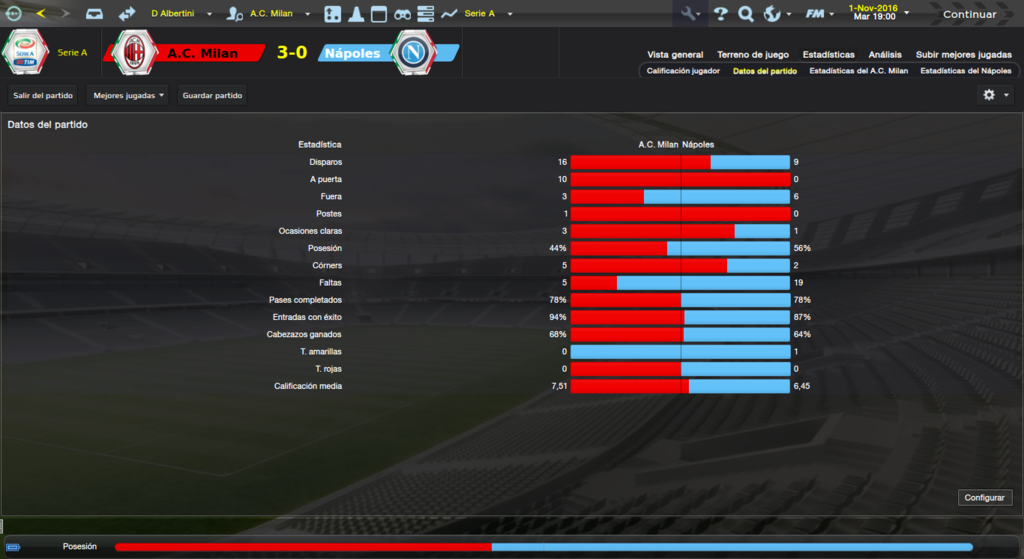The image size is (1024, 559).
Task: View Estadísticas del A.C. Milan
Action: coord(858,72)
